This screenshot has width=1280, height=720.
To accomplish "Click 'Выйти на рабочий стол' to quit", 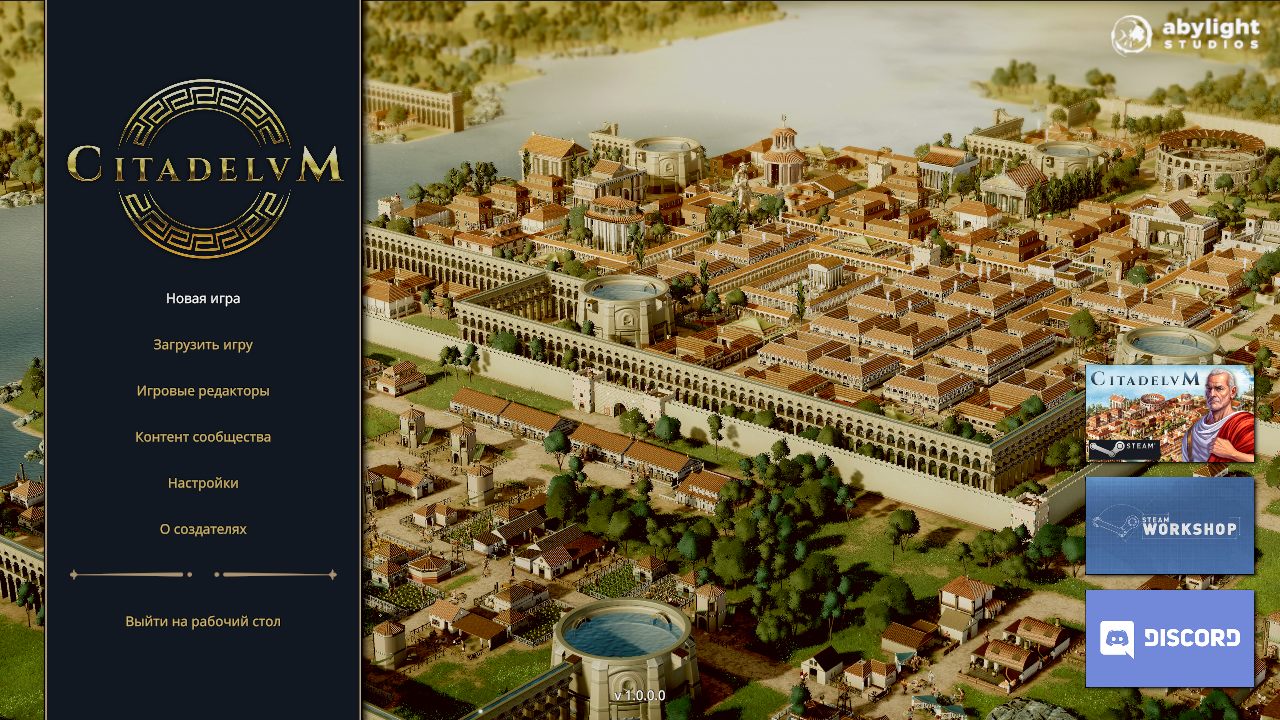I will 201,620.
